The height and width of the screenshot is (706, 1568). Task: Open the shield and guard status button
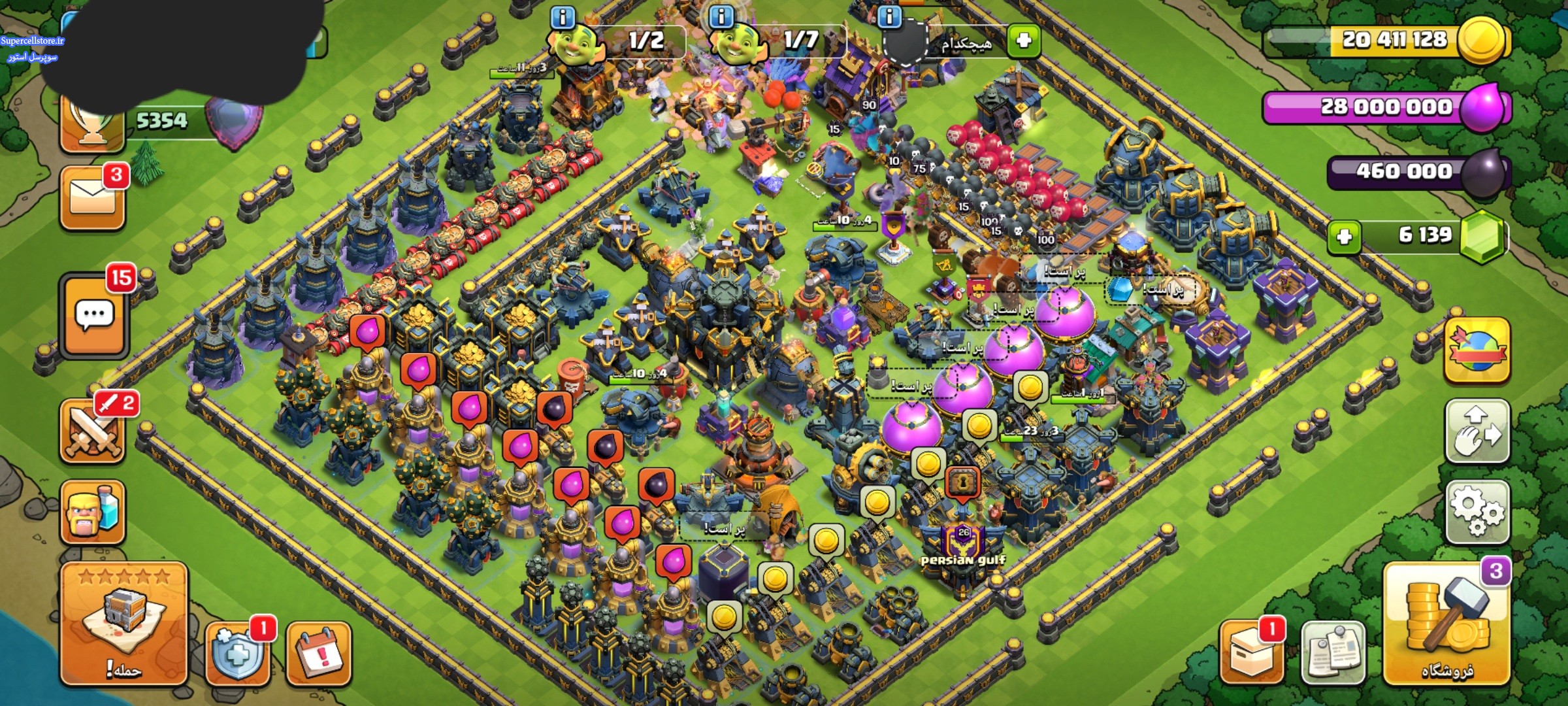point(238,653)
